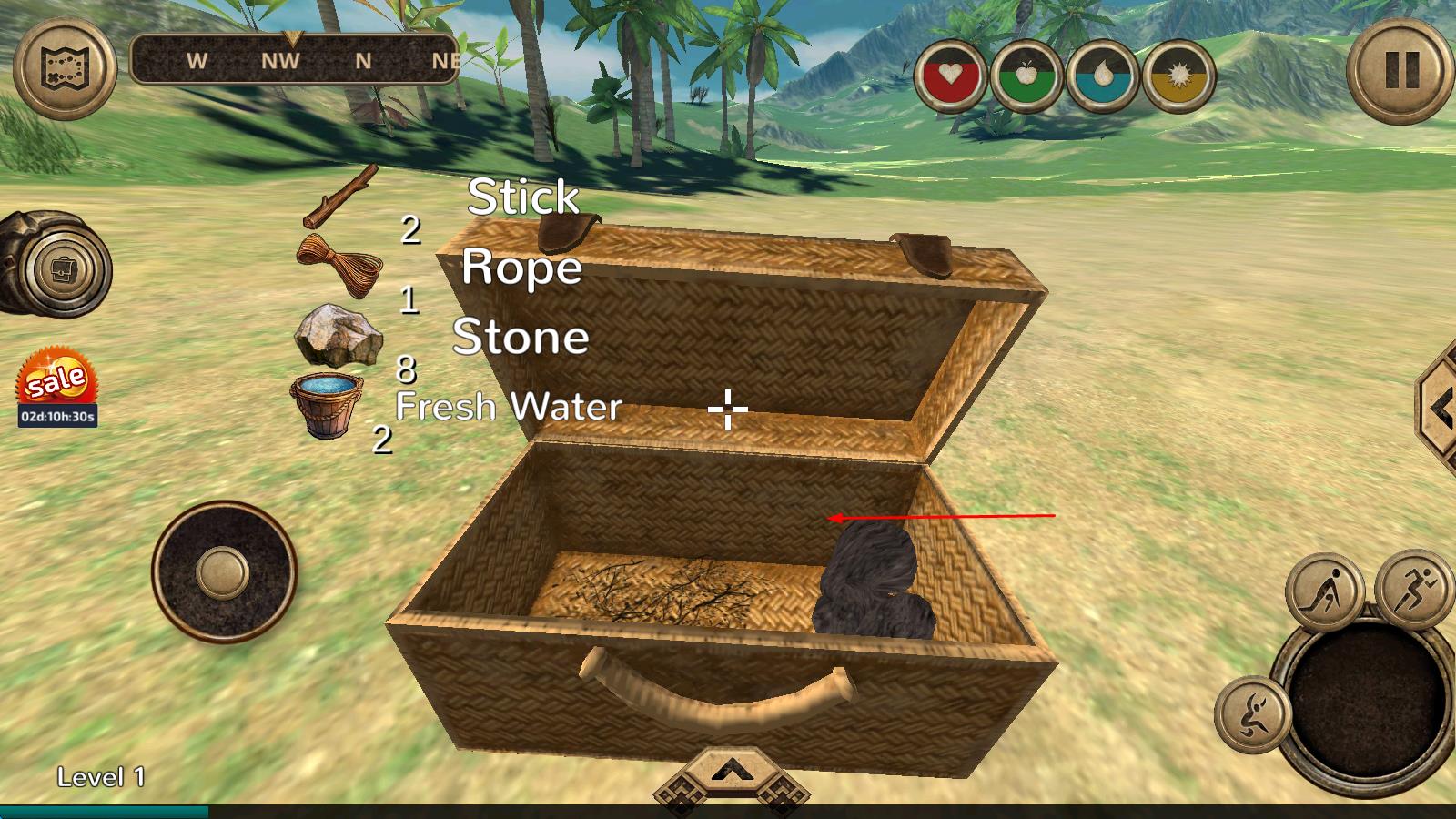
Task: Toggle the sprint running button
Action: coord(1414,586)
